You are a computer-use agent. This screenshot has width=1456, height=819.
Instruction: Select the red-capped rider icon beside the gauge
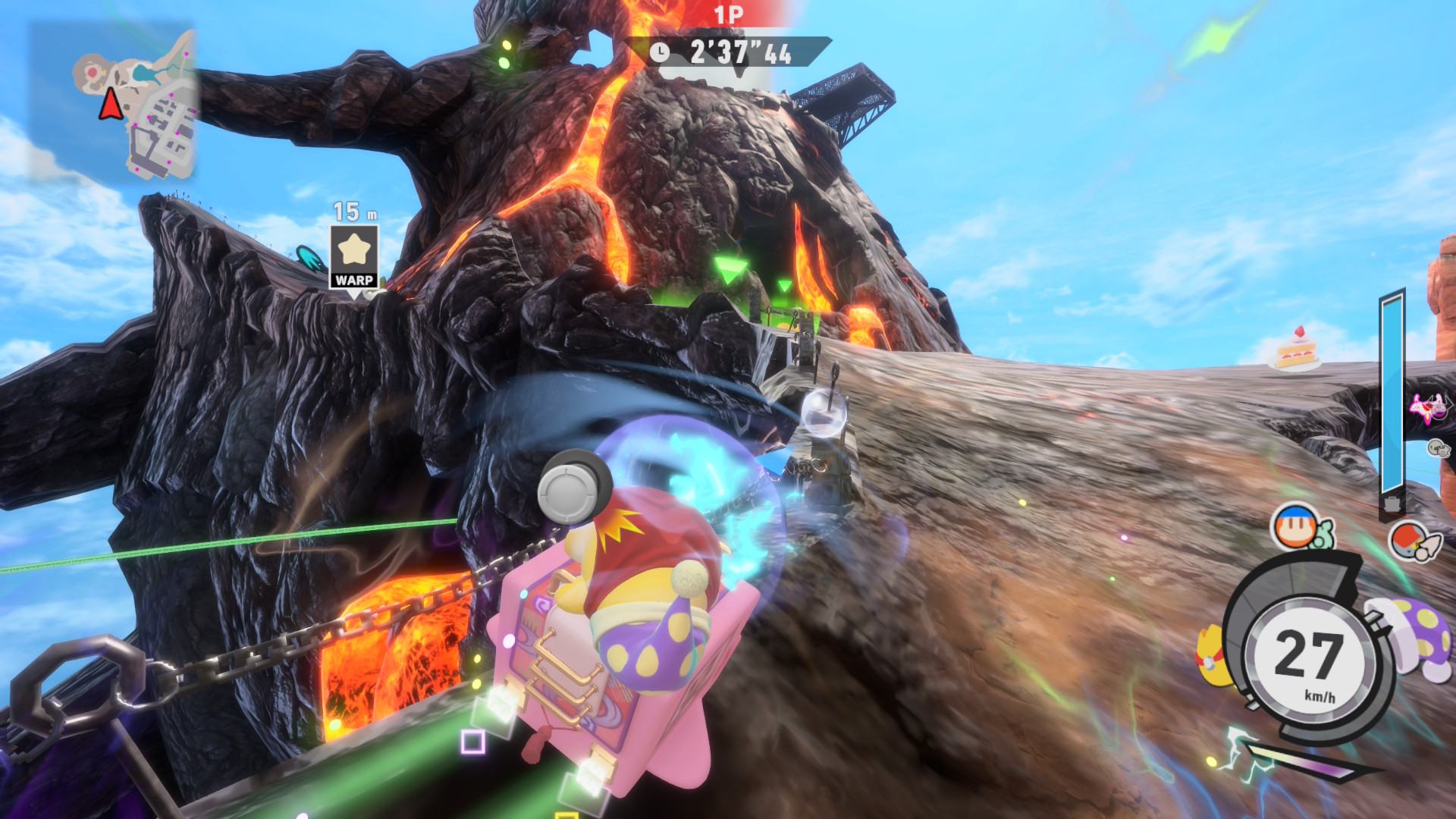[1410, 541]
